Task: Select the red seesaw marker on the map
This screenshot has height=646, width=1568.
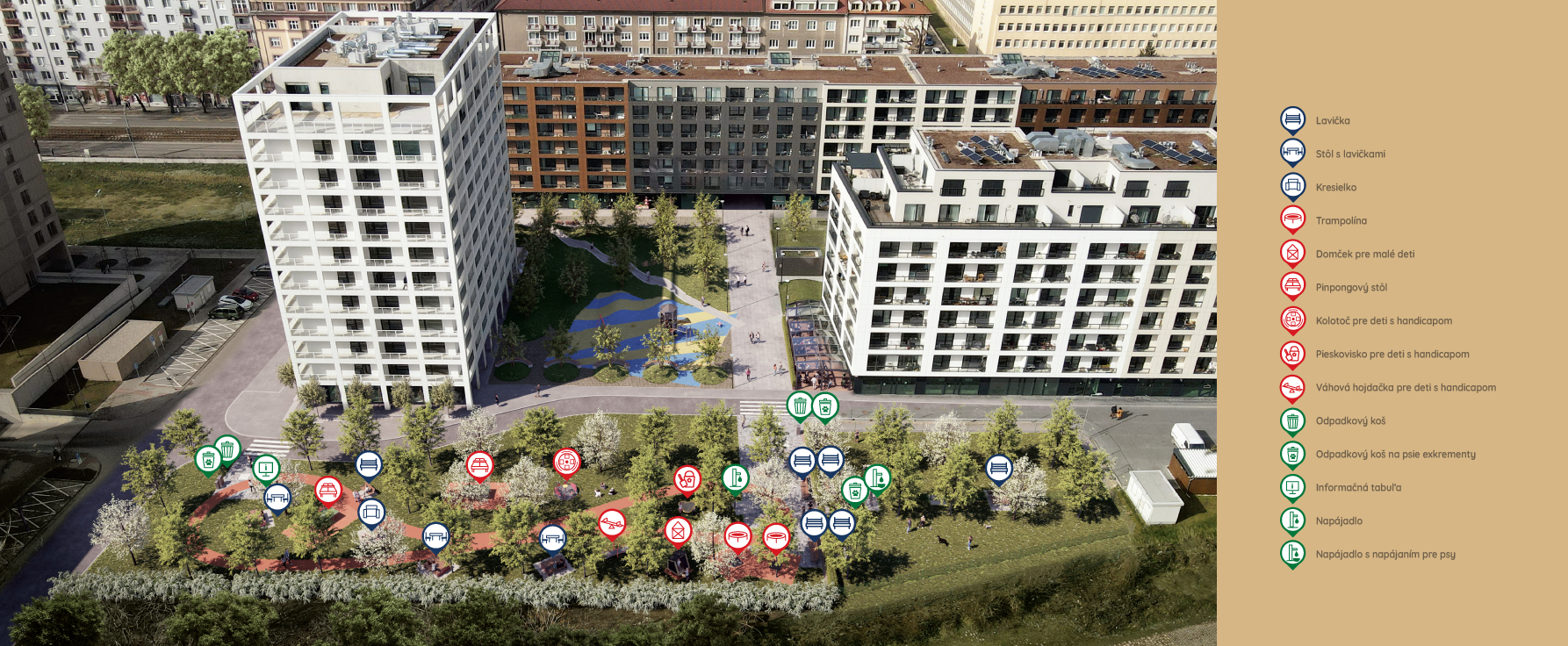Action: [x=612, y=523]
